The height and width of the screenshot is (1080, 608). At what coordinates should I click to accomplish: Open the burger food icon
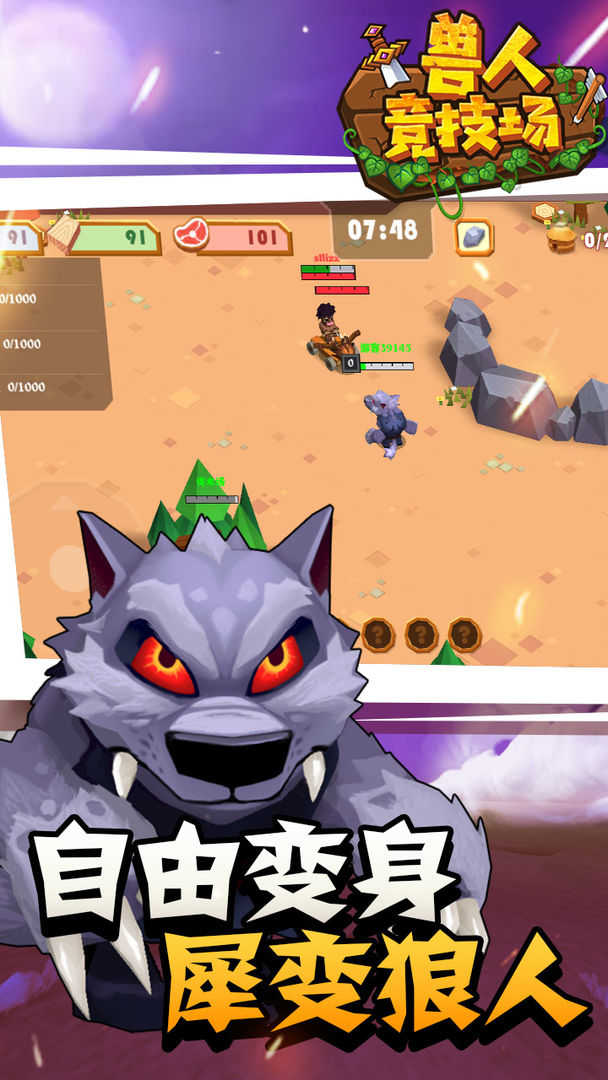(x=563, y=238)
